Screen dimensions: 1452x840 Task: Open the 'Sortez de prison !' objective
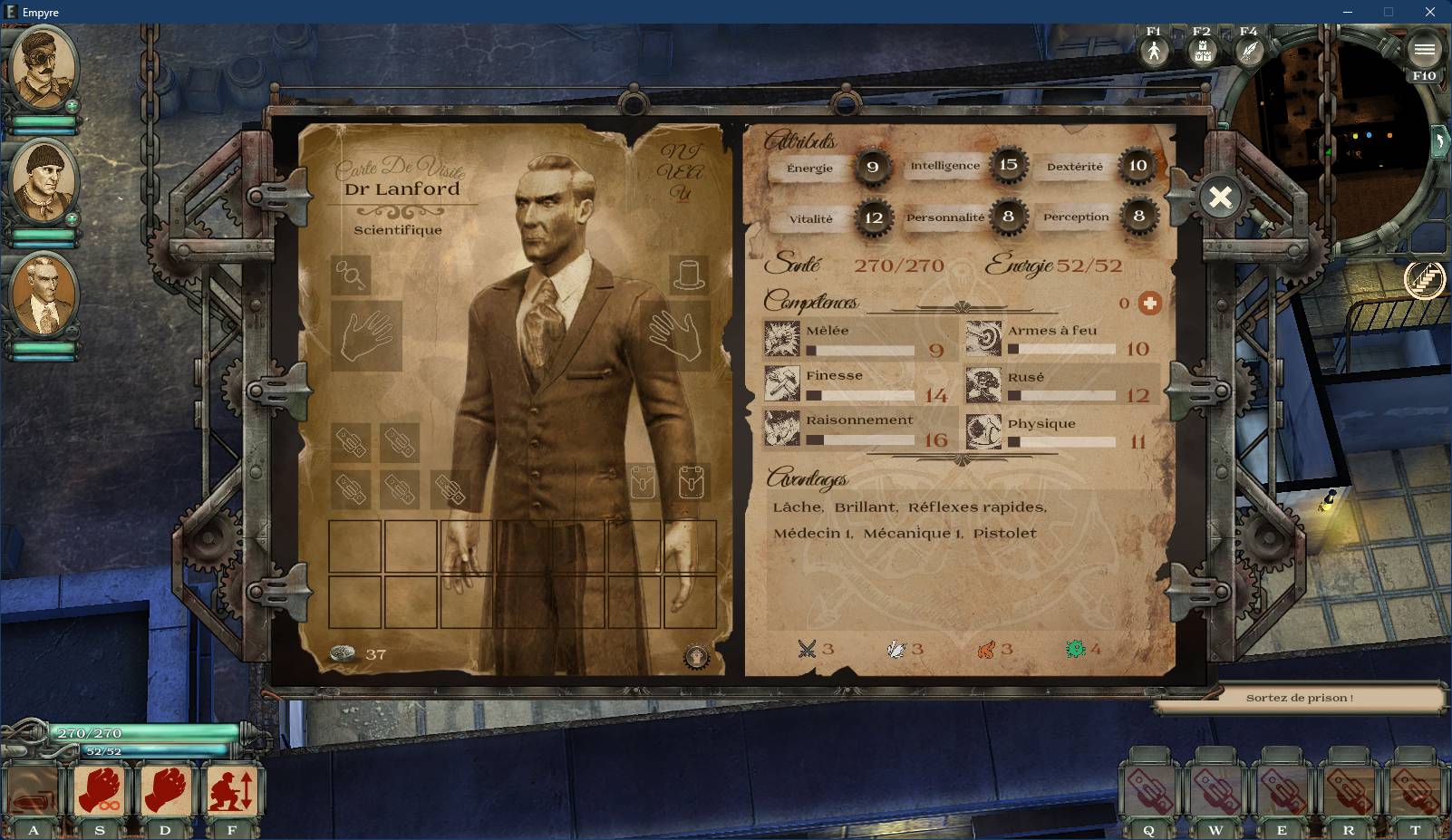pyautogui.click(x=1299, y=698)
